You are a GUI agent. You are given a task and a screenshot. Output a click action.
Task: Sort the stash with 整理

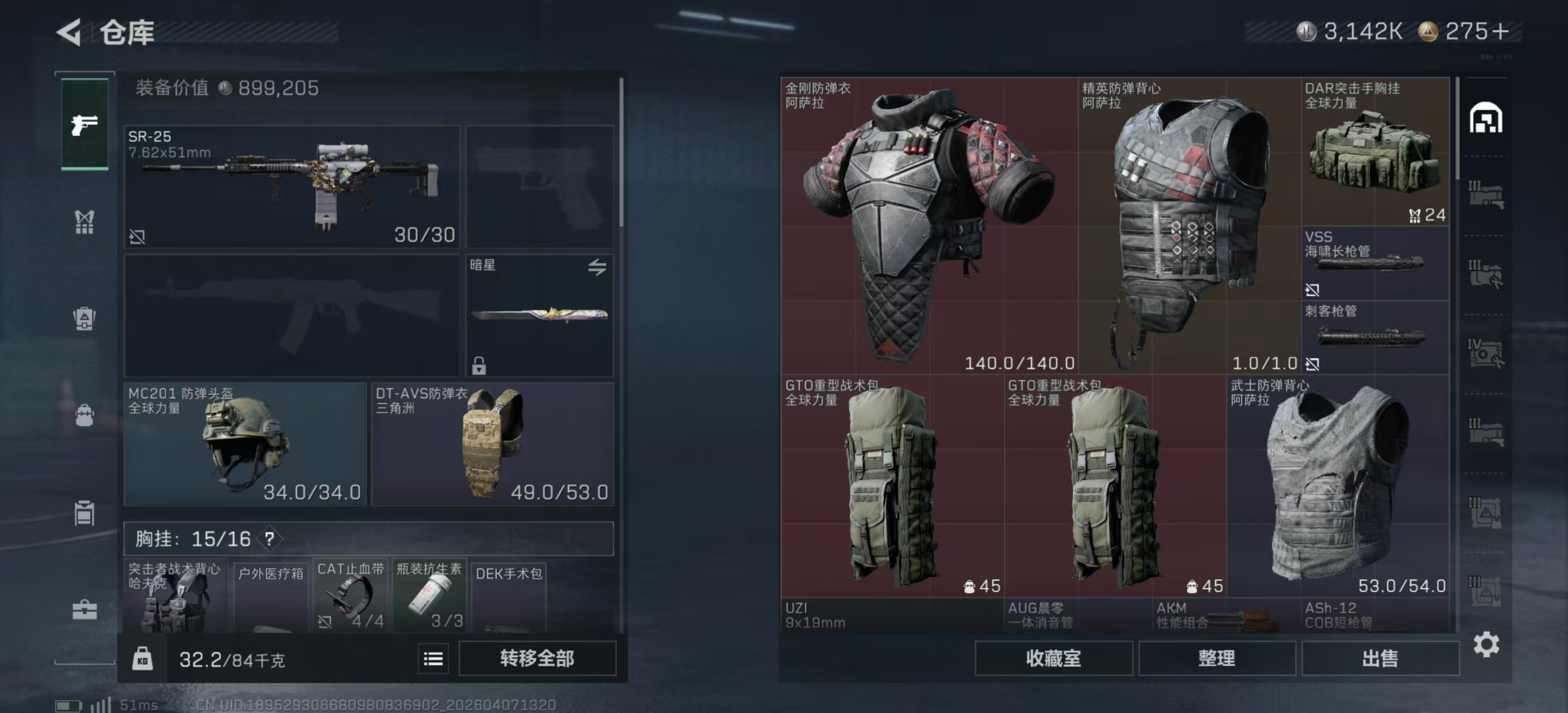(1216, 658)
